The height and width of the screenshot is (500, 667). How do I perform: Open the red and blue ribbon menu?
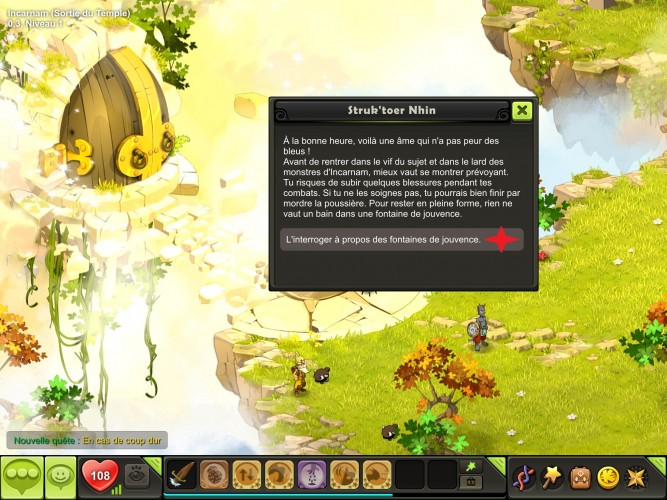(x=523, y=476)
